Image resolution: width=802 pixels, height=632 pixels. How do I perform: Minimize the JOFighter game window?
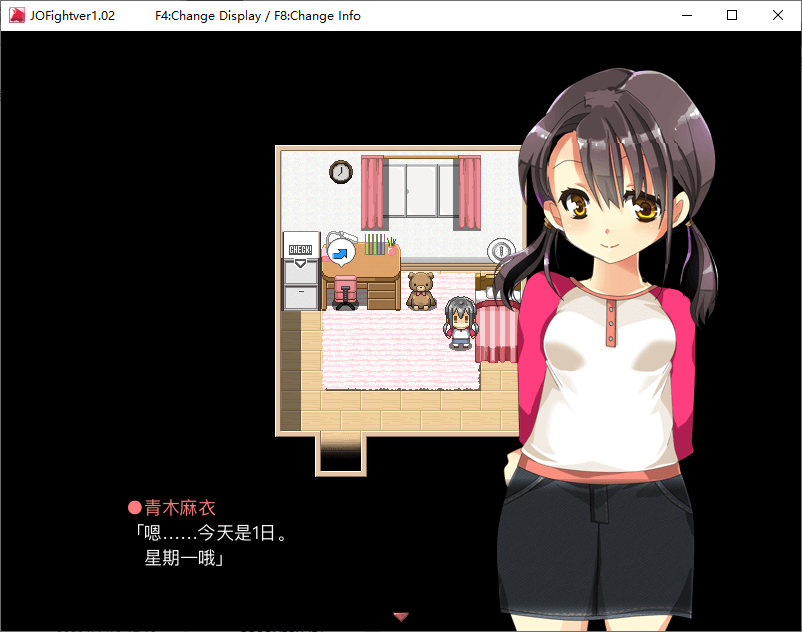[x=686, y=16]
